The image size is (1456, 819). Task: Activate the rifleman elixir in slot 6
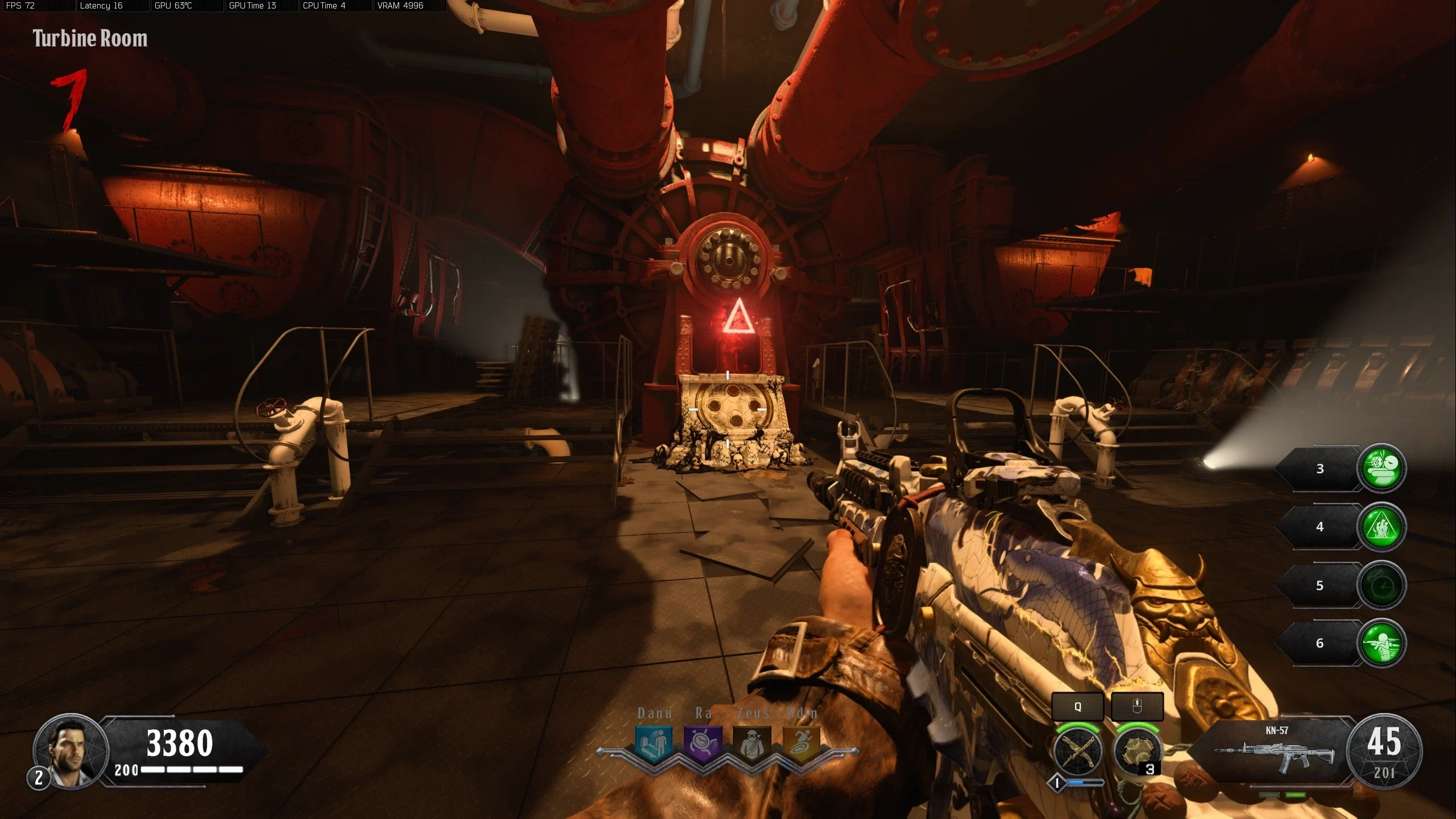coord(1382,643)
